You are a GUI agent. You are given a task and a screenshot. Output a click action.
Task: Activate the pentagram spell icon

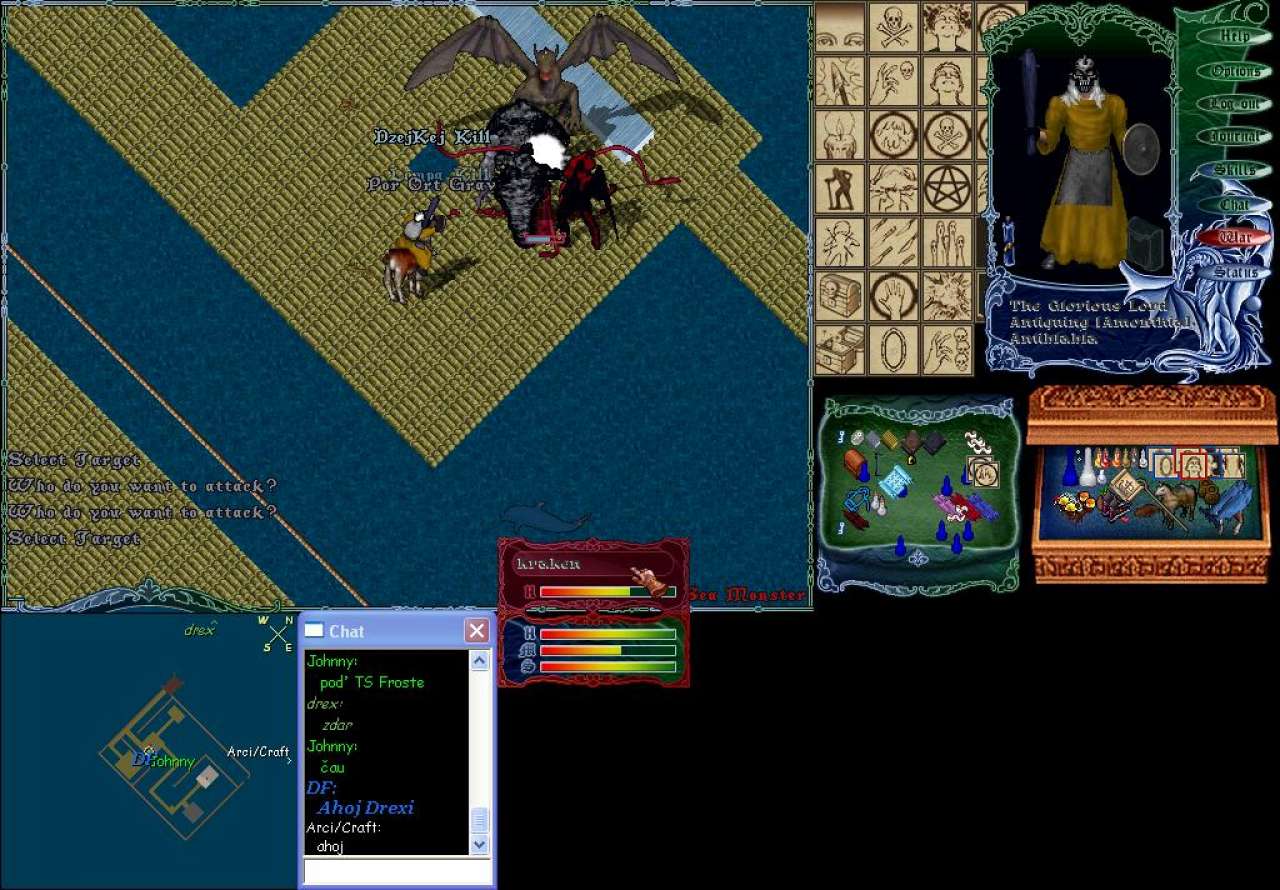(x=947, y=188)
